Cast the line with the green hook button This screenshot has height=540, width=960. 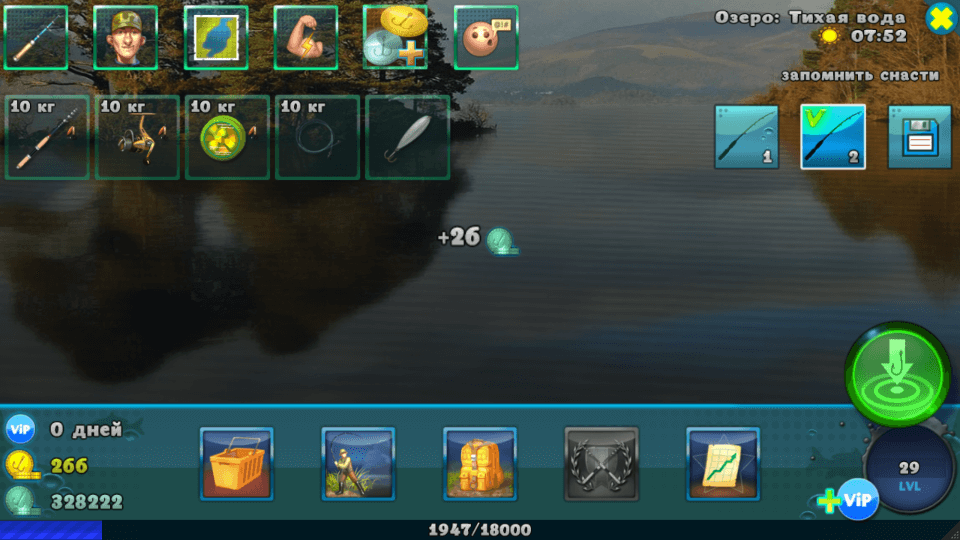click(x=897, y=375)
